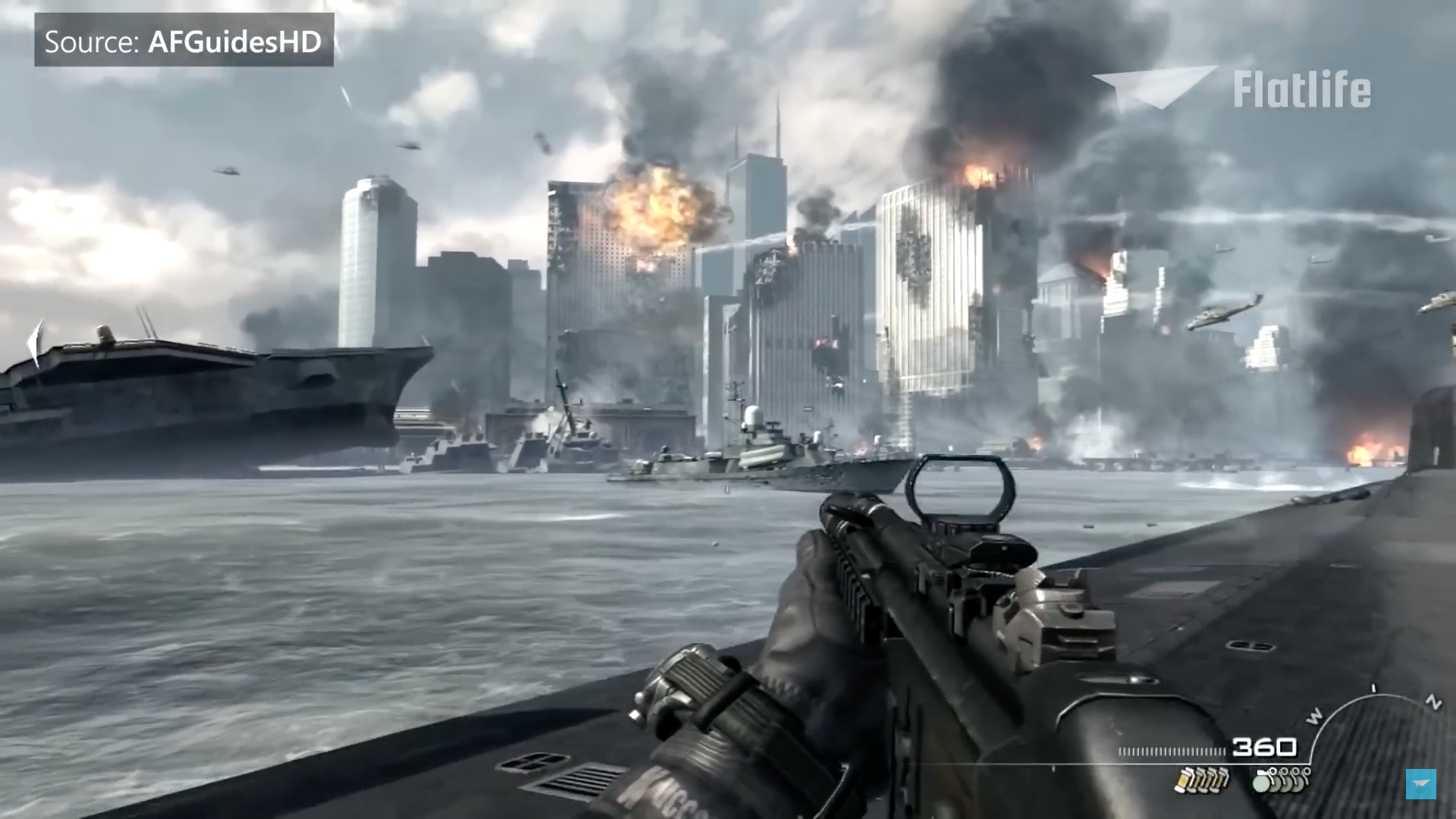Click the rightmost grenade pin icon

coord(1306,773)
